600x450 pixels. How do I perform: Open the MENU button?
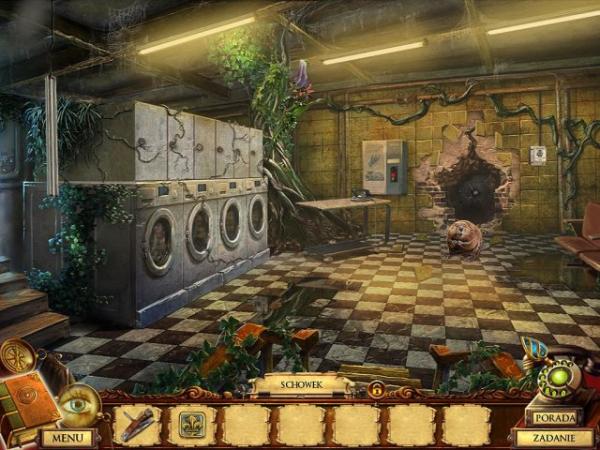tap(67, 437)
